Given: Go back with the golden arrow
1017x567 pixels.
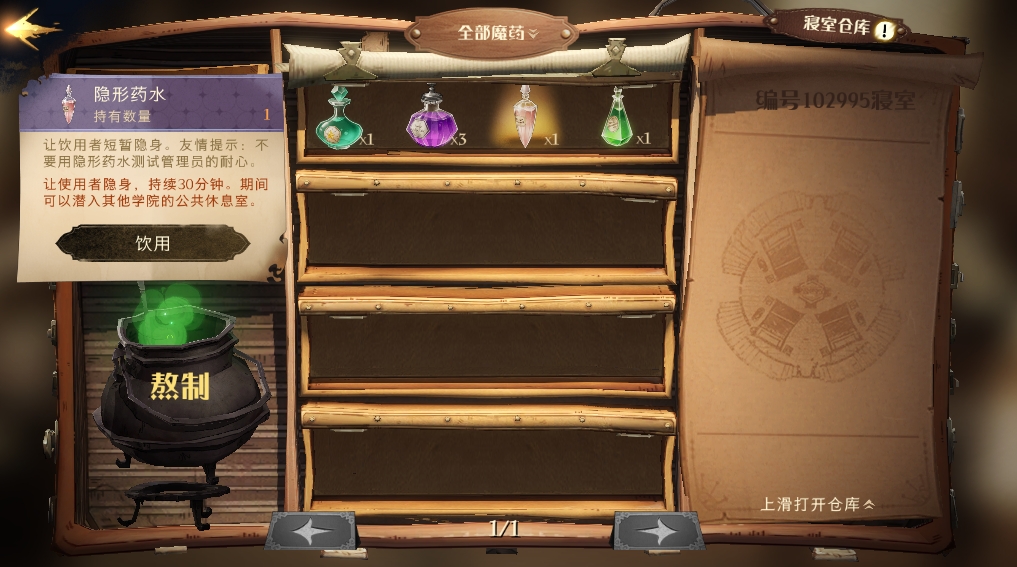Looking at the screenshot, I should [x=30, y=28].
